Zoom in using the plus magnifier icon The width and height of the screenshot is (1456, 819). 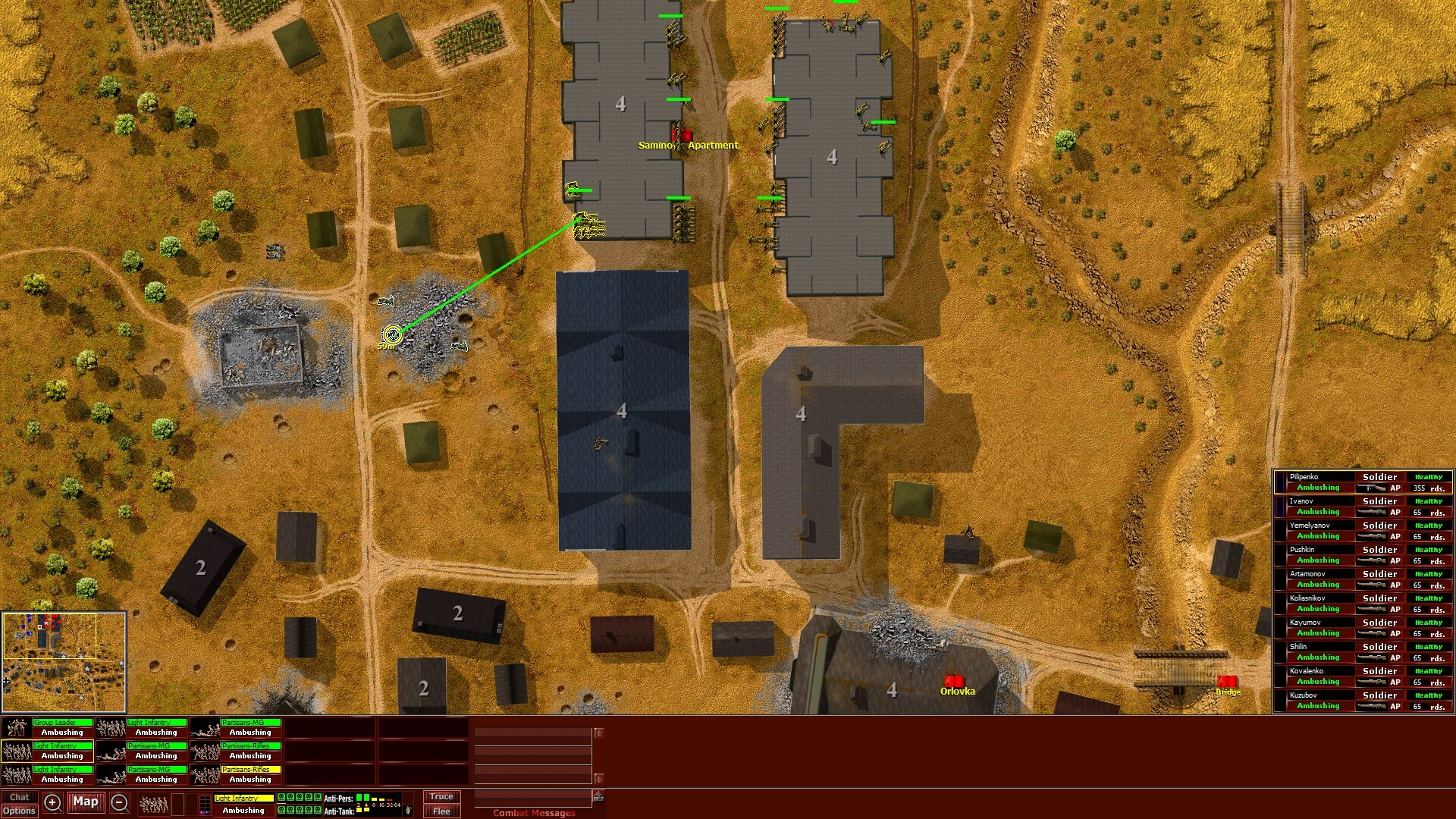tap(53, 802)
